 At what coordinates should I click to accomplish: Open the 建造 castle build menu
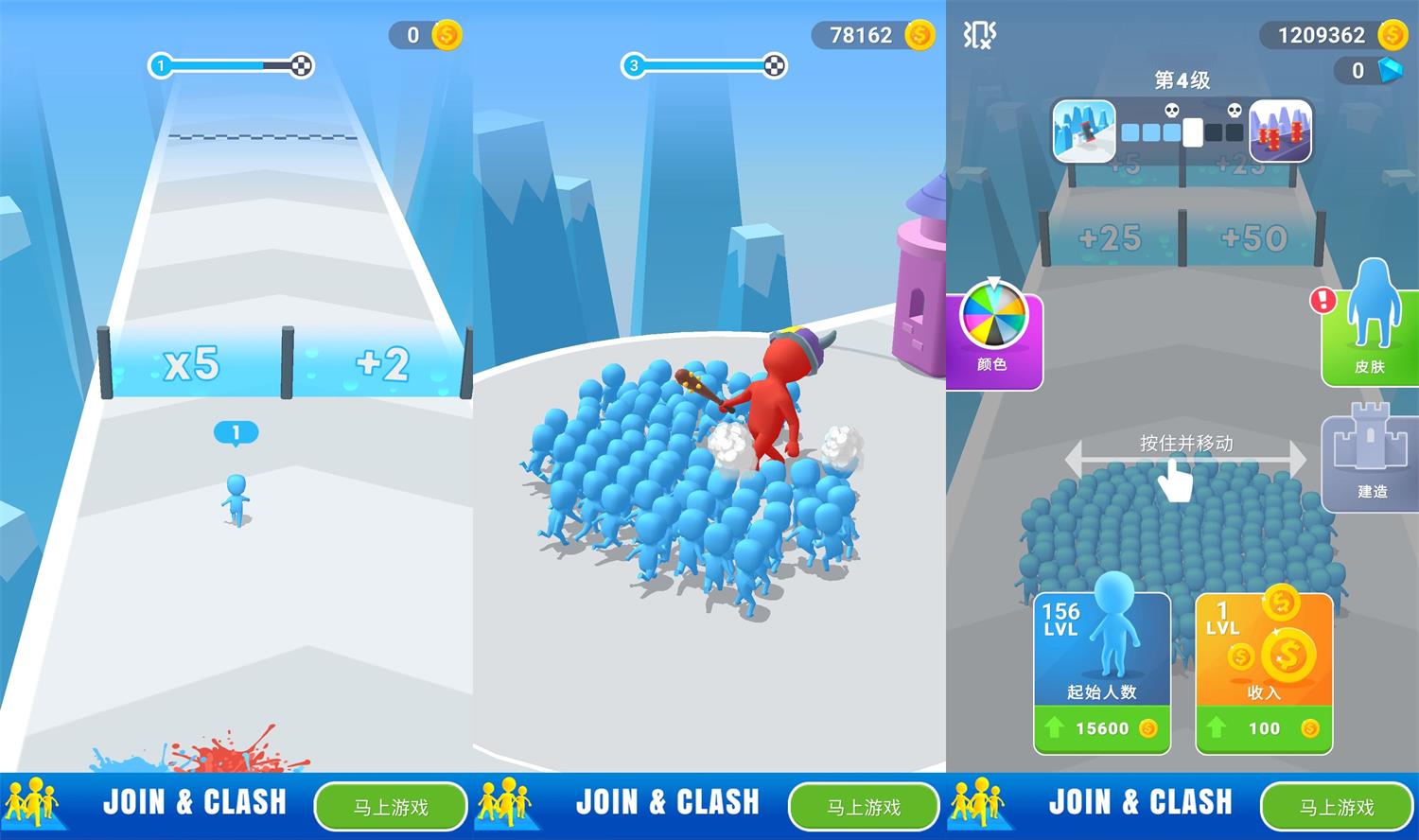tap(1371, 461)
